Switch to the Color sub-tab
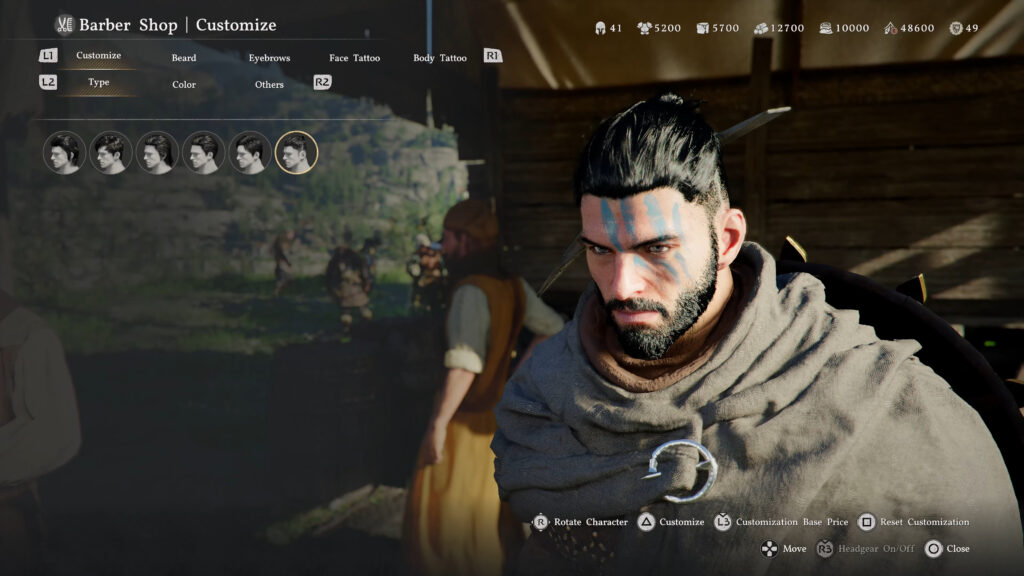 point(184,85)
